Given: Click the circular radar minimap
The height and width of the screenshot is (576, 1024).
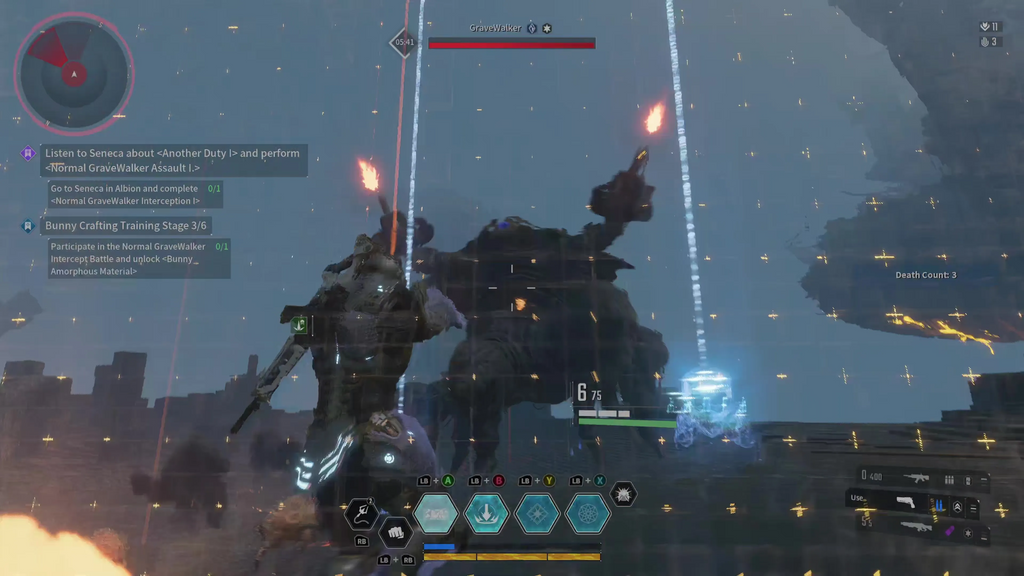Looking at the screenshot, I should click(73, 72).
